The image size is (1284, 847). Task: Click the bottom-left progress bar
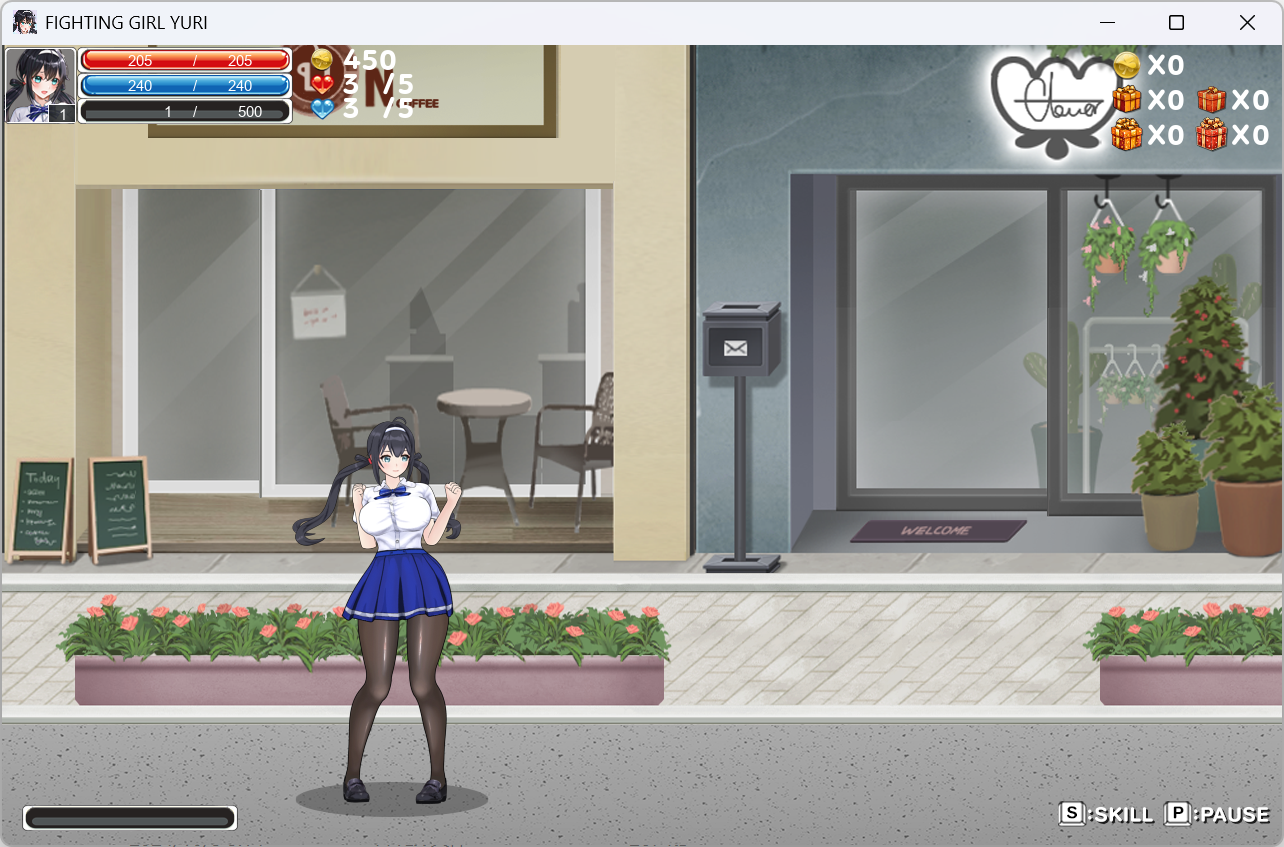pyautogui.click(x=129, y=817)
